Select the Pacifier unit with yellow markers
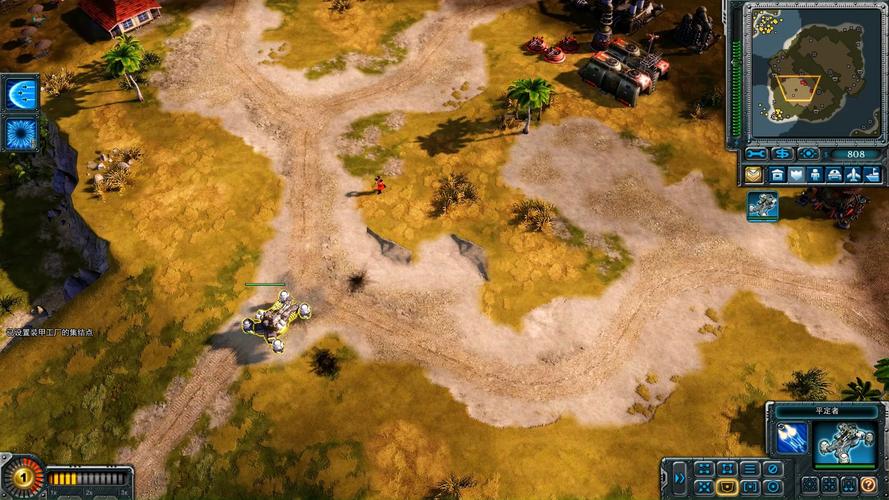Screen dimensions: 889x500 pos(273,320)
